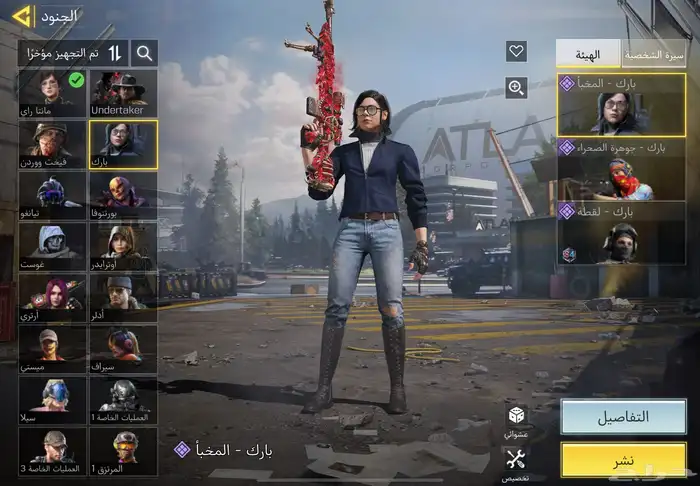Open the سيرة الشخصية (biography) tab
This screenshot has height=486, width=700.
(654, 54)
